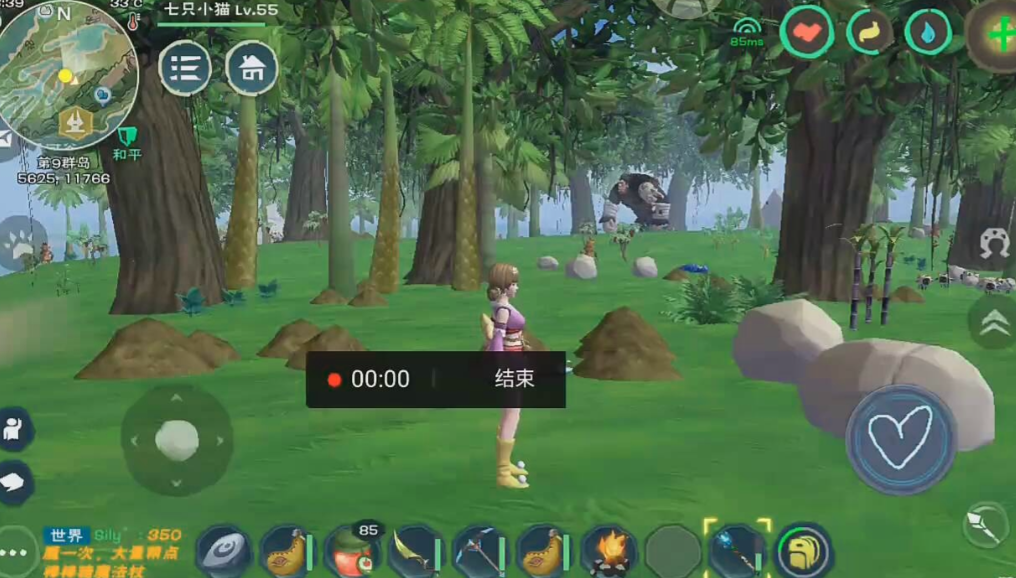Open the list menu button

(x=185, y=68)
